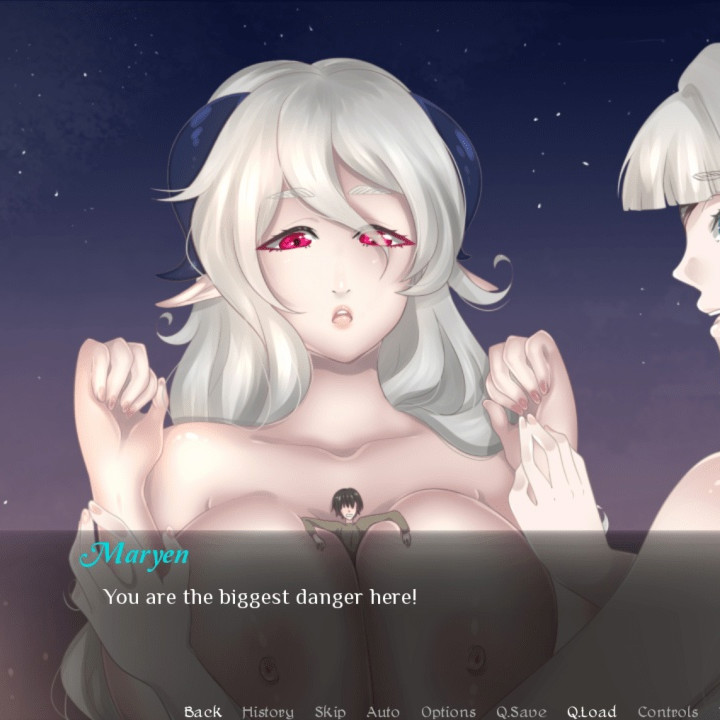This screenshot has width=720, height=720.
Task: Open the Options menu
Action: click(x=448, y=711)
